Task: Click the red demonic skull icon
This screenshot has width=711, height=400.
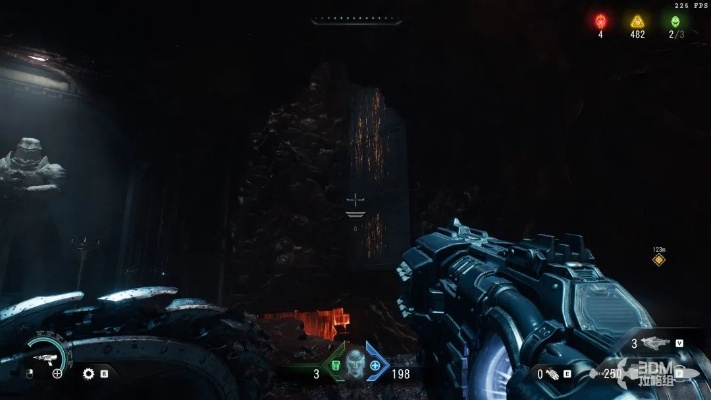Action: point(601,20)
